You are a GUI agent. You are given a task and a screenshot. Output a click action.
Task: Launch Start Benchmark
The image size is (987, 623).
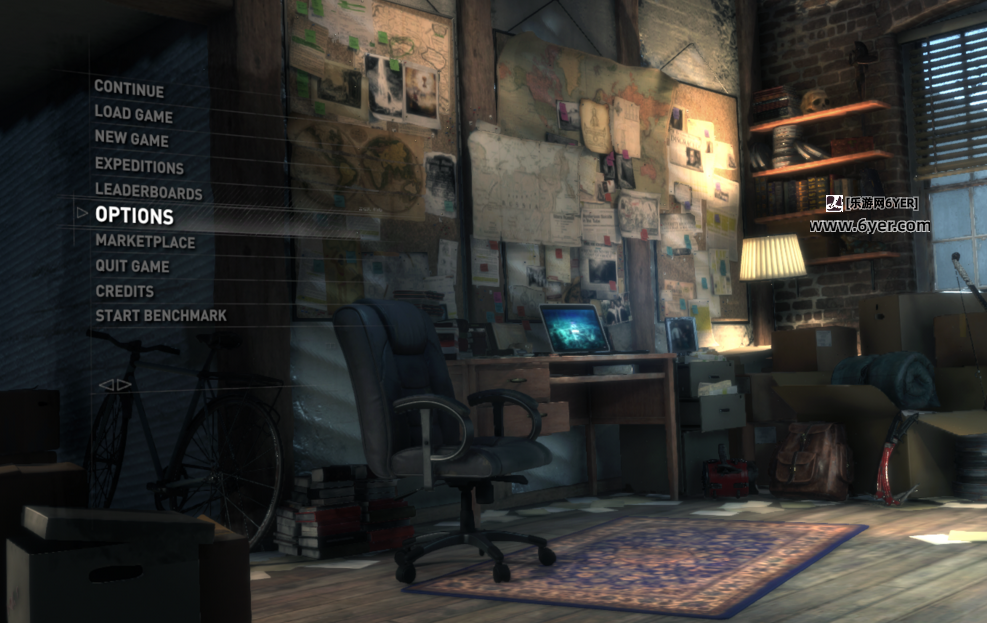(161, 316)
